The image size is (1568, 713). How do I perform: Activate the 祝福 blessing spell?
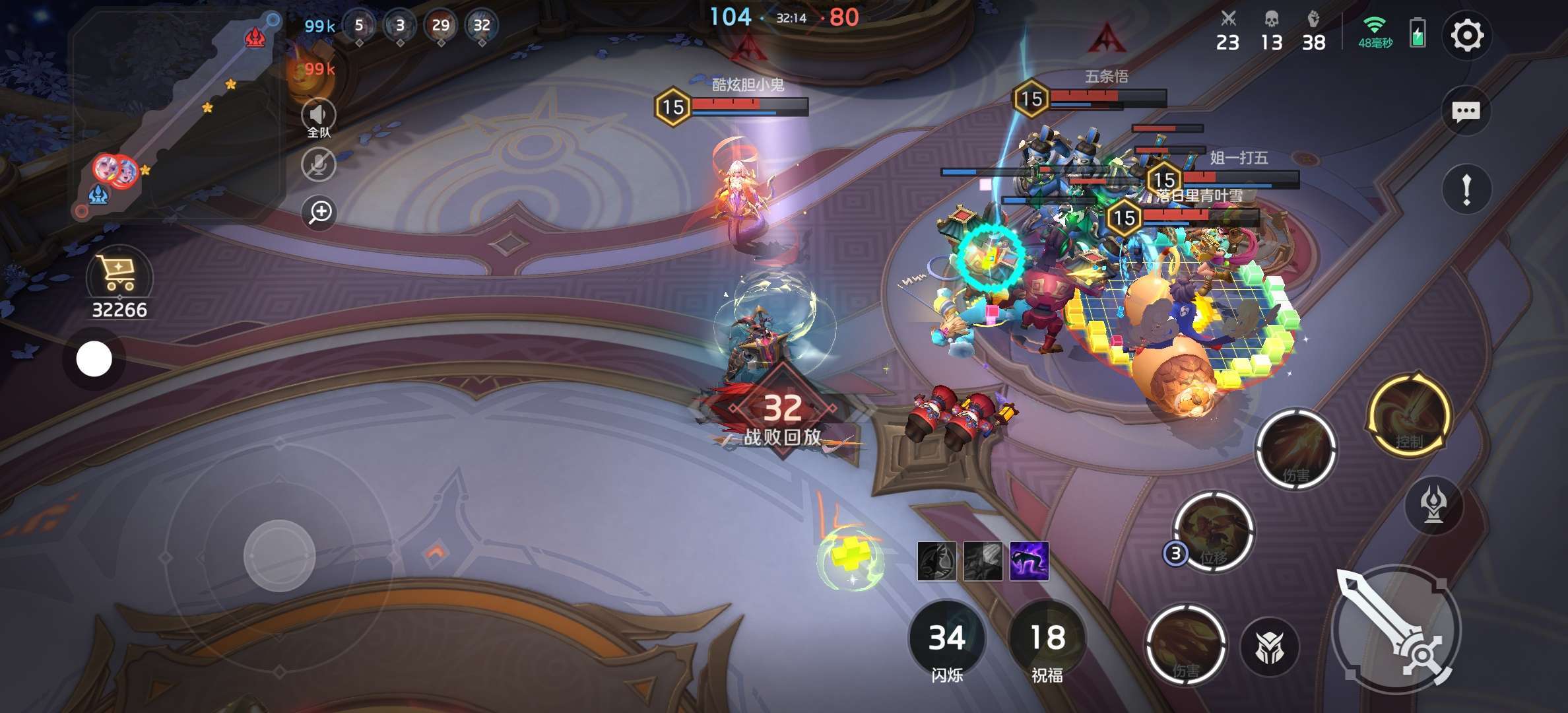pos(1047,639)
